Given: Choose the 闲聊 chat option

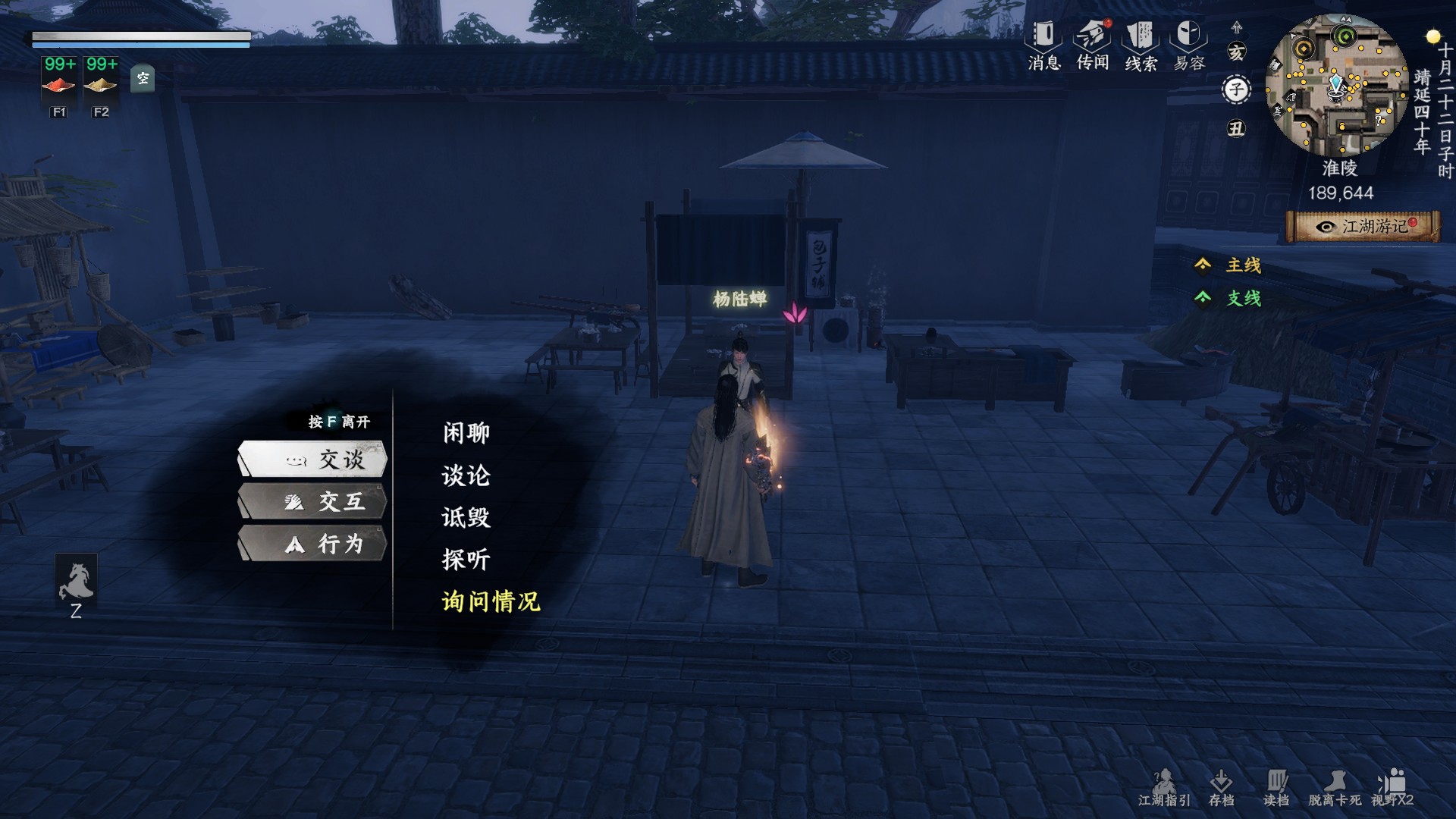Looking at the screenshot, I should (x=466, y=433).
